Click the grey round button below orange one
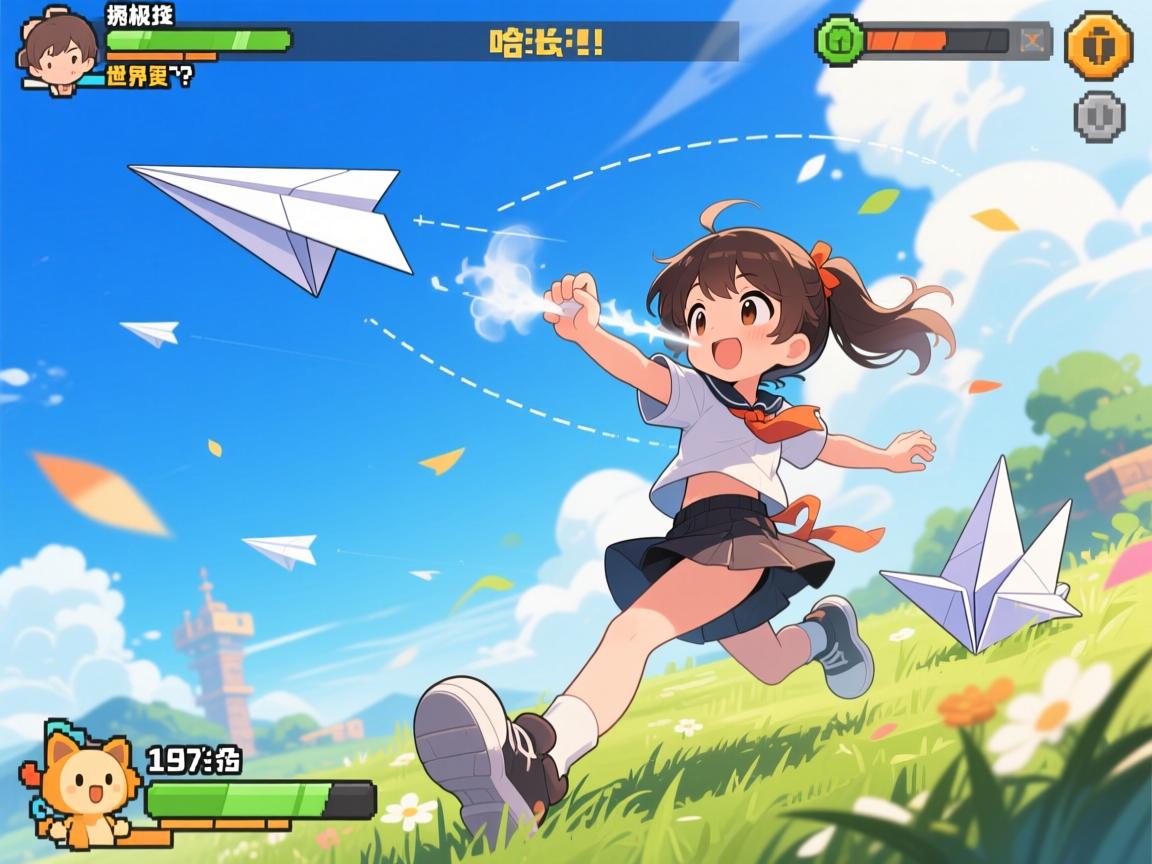Viewport: 1152px width, 864px height. tap(1099, 116)
